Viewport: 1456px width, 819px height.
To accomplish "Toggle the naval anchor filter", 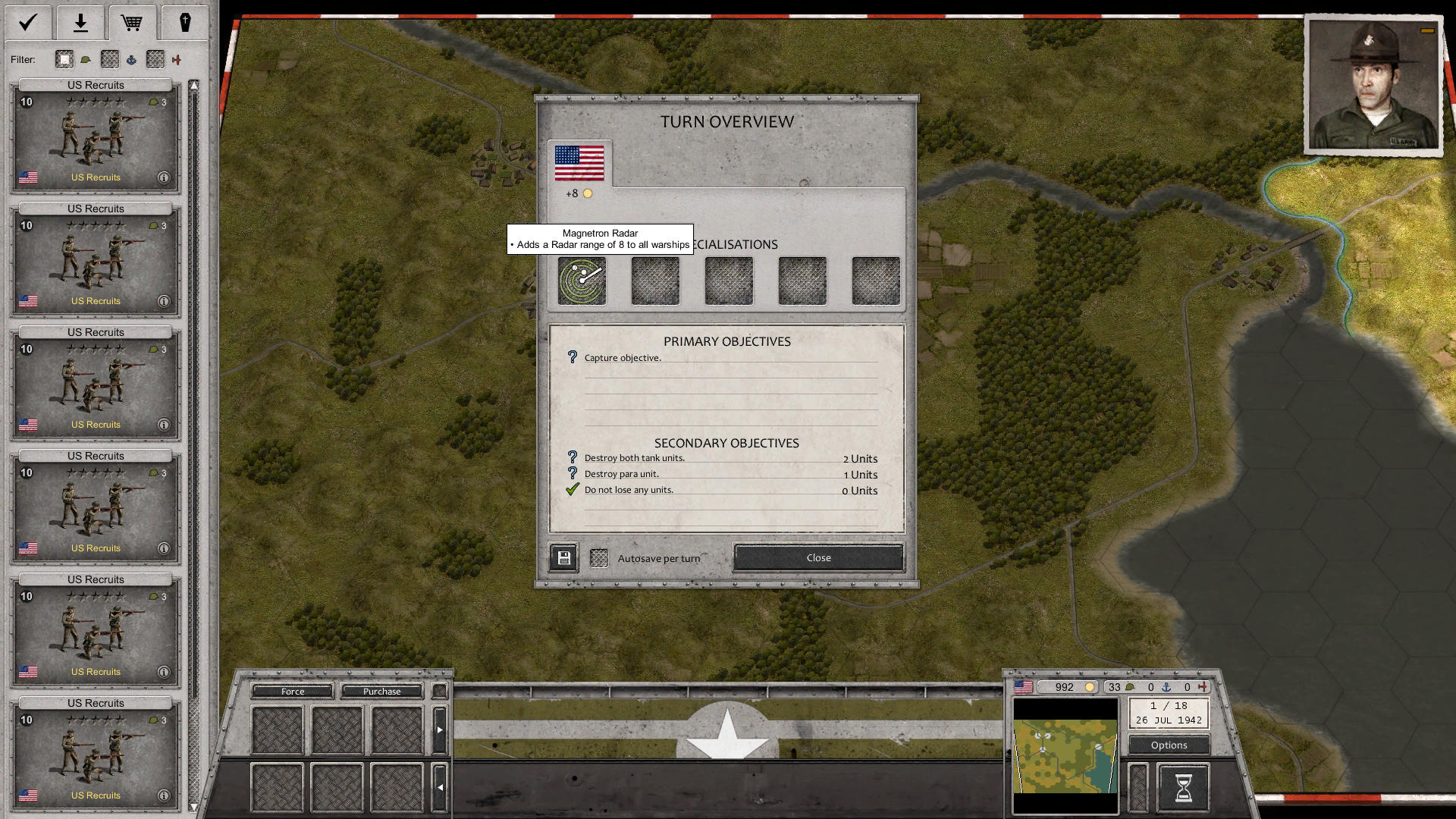I will coord(131,59).
